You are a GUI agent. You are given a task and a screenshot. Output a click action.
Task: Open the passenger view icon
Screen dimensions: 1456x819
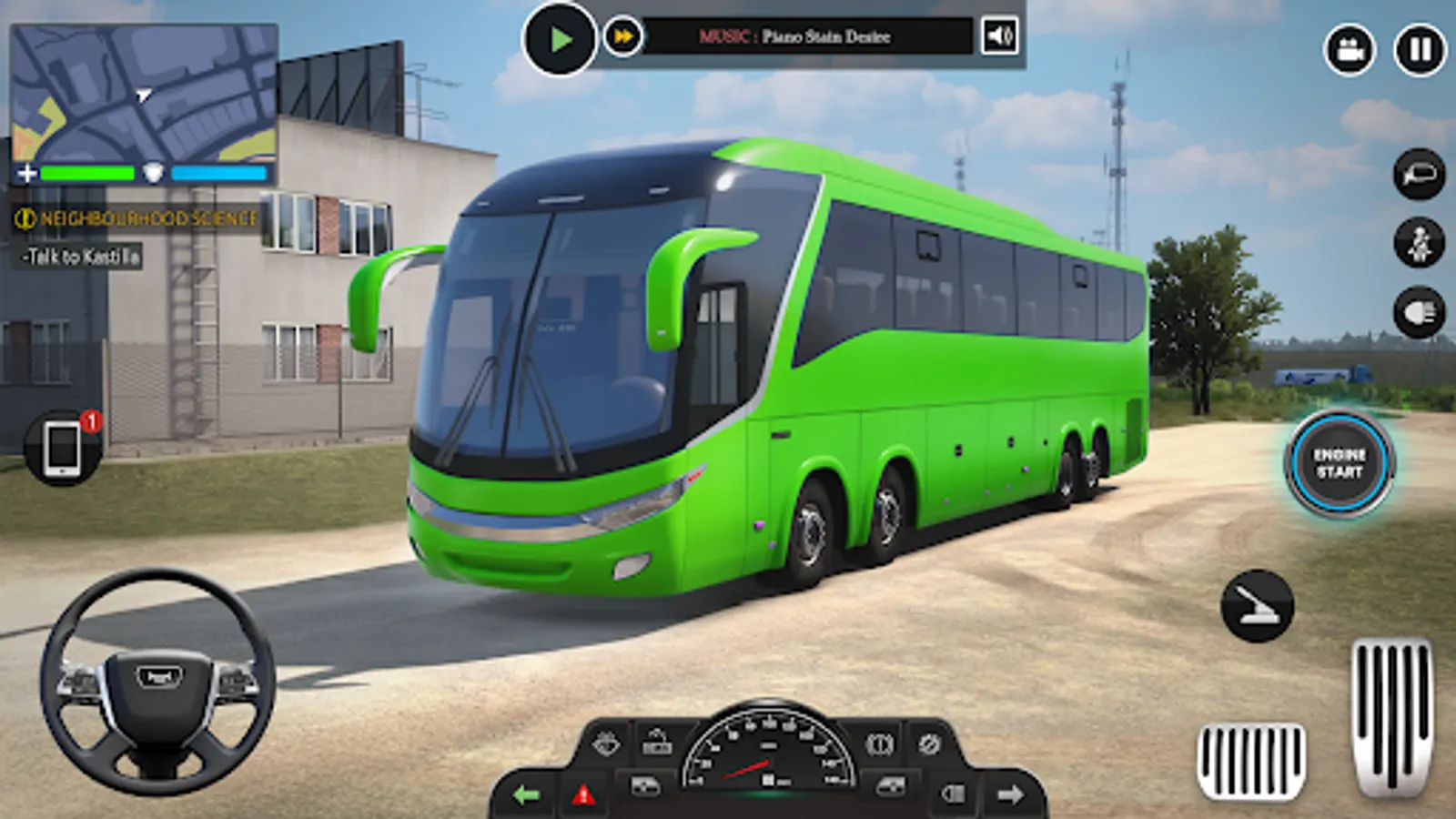pyautogui.click(x=1417, y=243)
